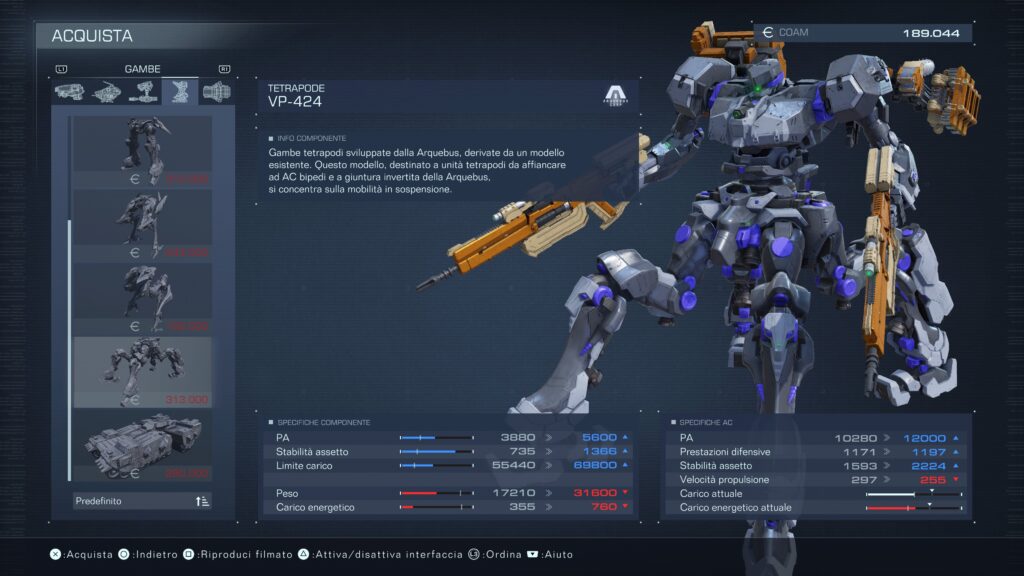Select the arms parts category tab
1024x576 pixels.
tap(143, 92)
